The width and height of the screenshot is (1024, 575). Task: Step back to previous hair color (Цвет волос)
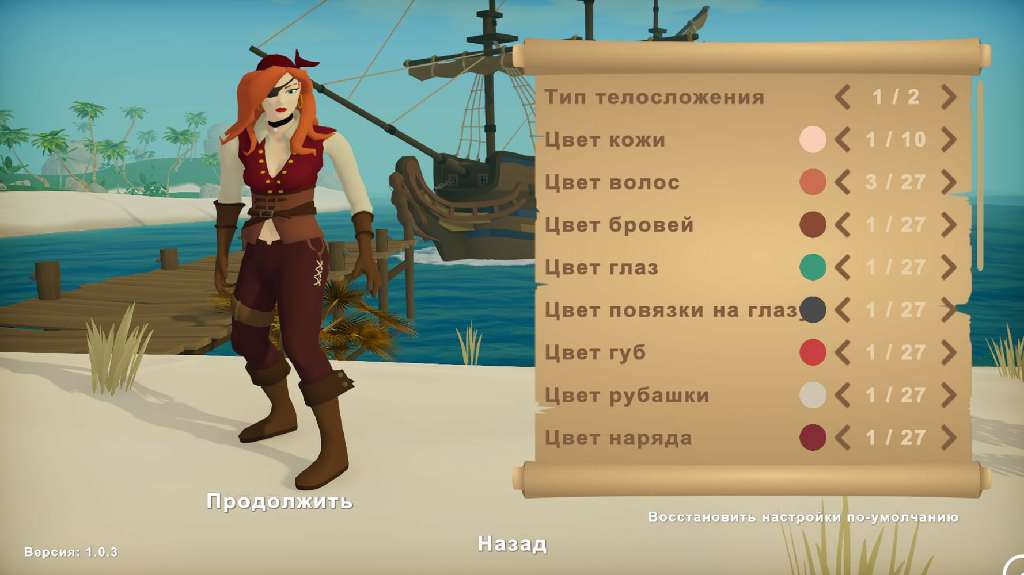tap(843, 183)
